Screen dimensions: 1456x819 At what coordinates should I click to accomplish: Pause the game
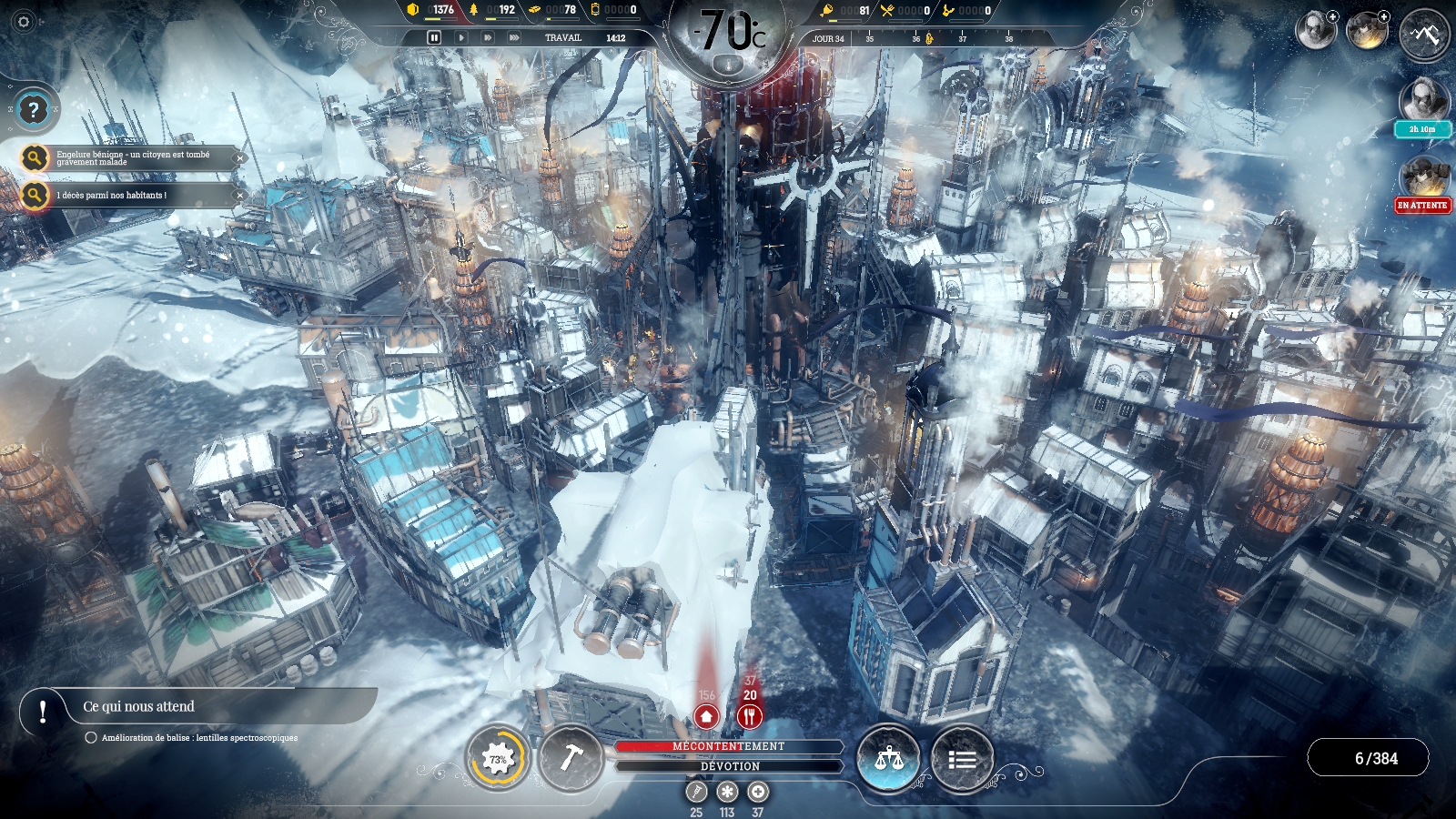(434, 37)
